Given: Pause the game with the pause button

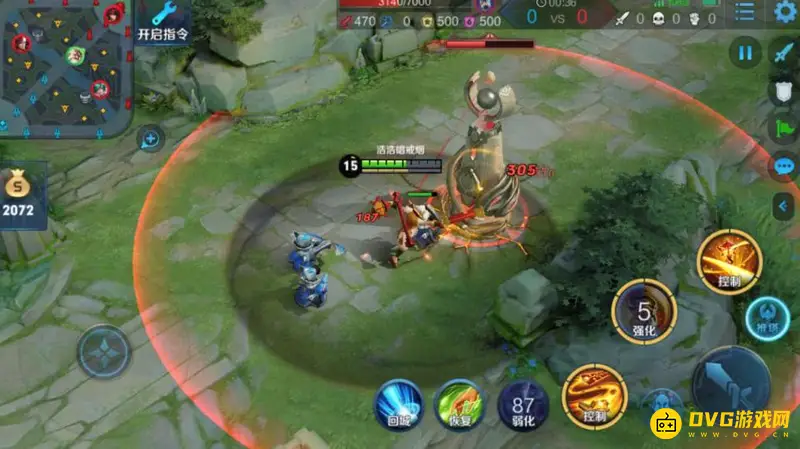Looking at the screenshot, I should (x=745, y=52).
